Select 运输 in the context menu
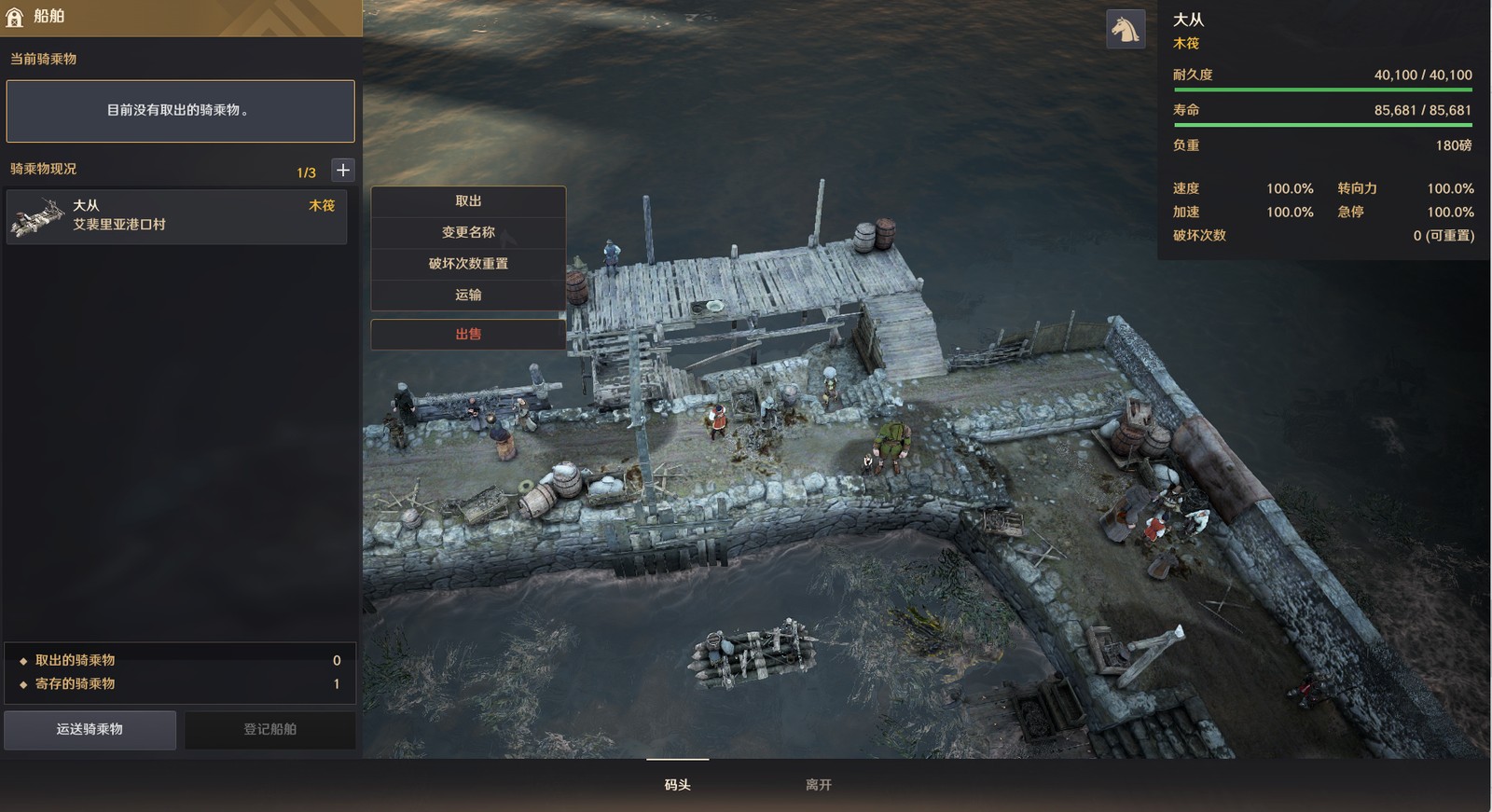The height and width of the screenshot is (812, 1492). pos(468,295)
